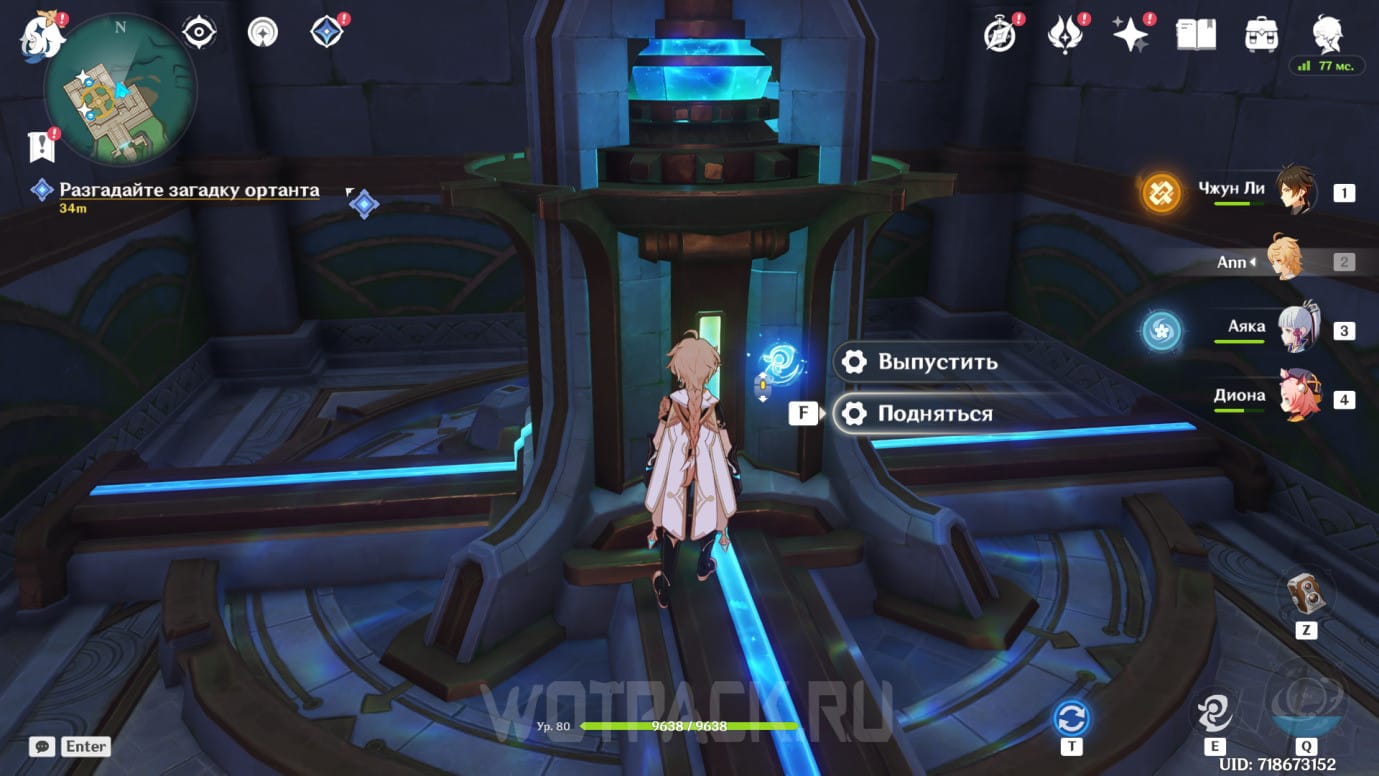Image resolution: width=1379 pixels, height=776 pixels.
Task: Open the wish star icon
Action: coord(1131,35)
